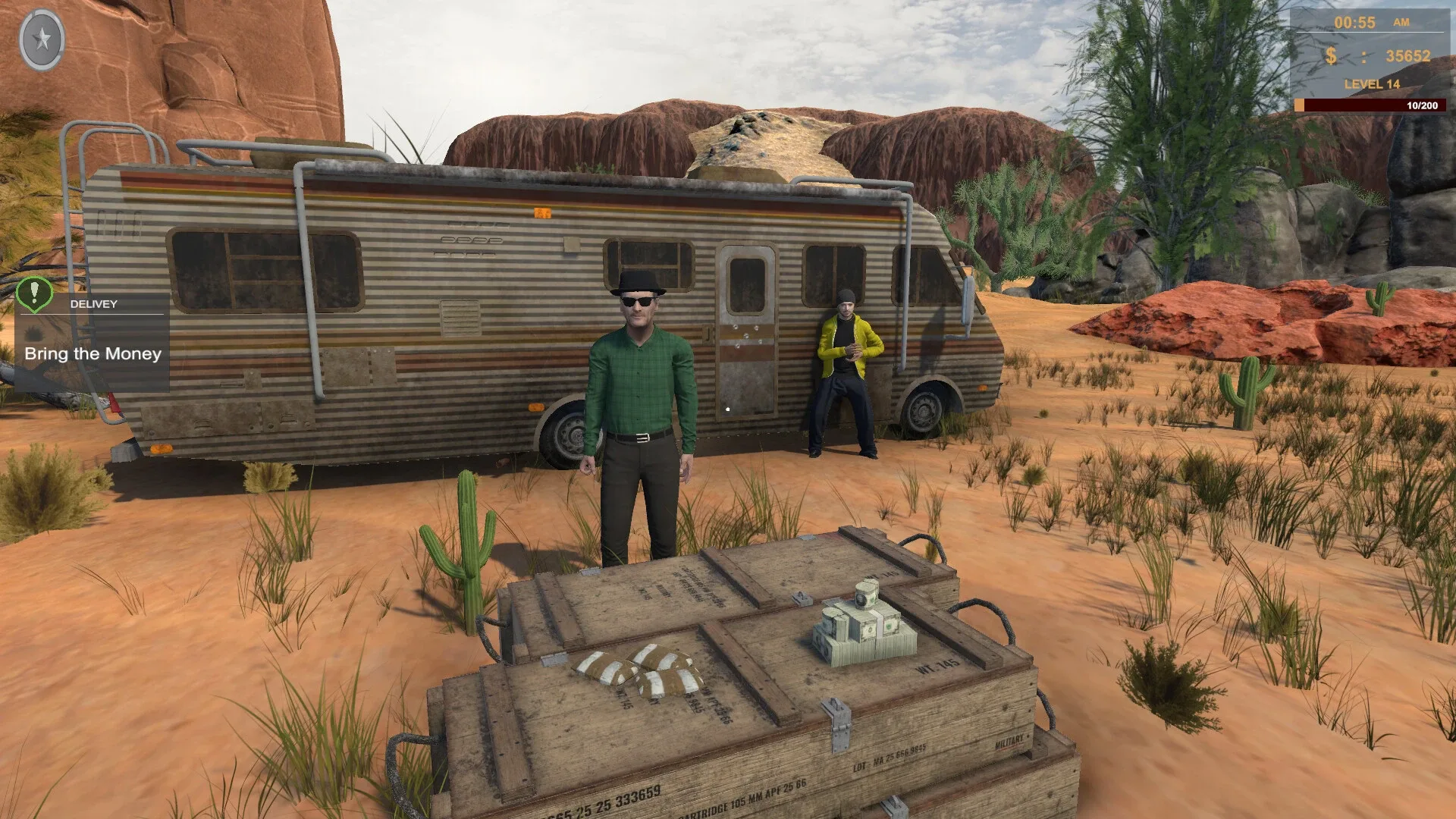The height and width of the screenshot is (819, 1456).
Task: Click the star medal icon top-left
Action: tap(43, 39)
